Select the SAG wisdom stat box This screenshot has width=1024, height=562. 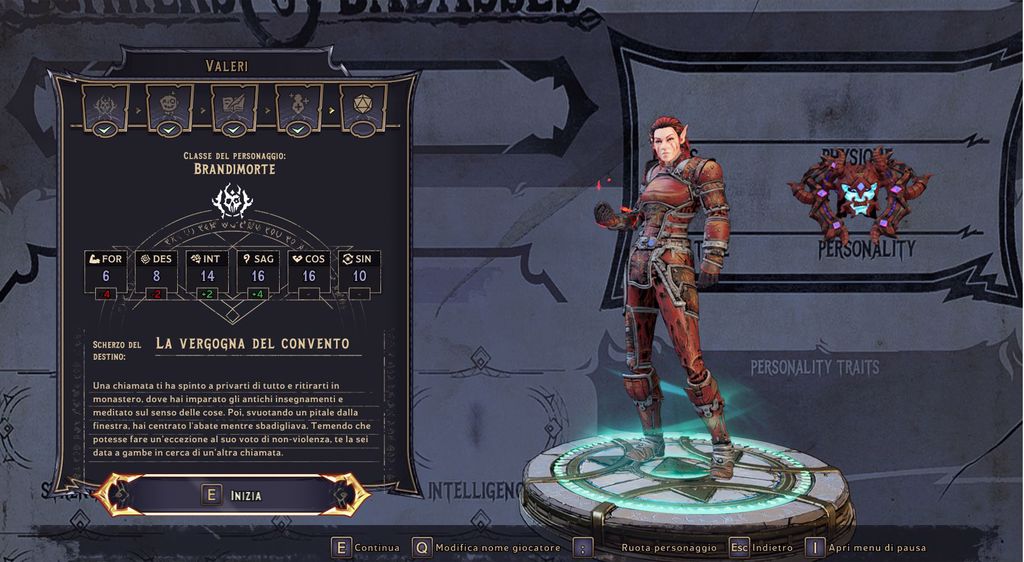[x=258, y=272]
